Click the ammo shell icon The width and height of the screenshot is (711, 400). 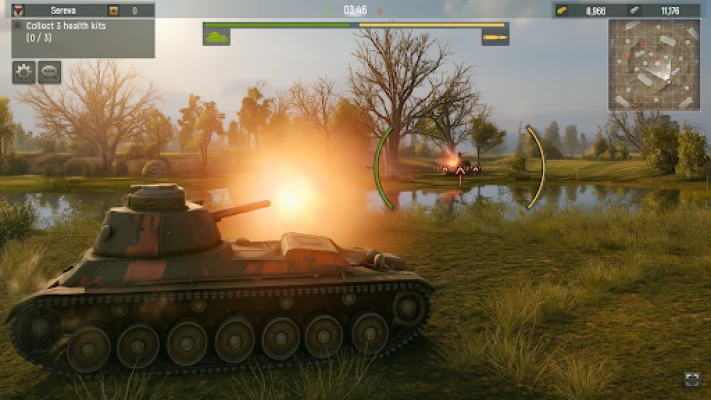(x=495, y=38)
